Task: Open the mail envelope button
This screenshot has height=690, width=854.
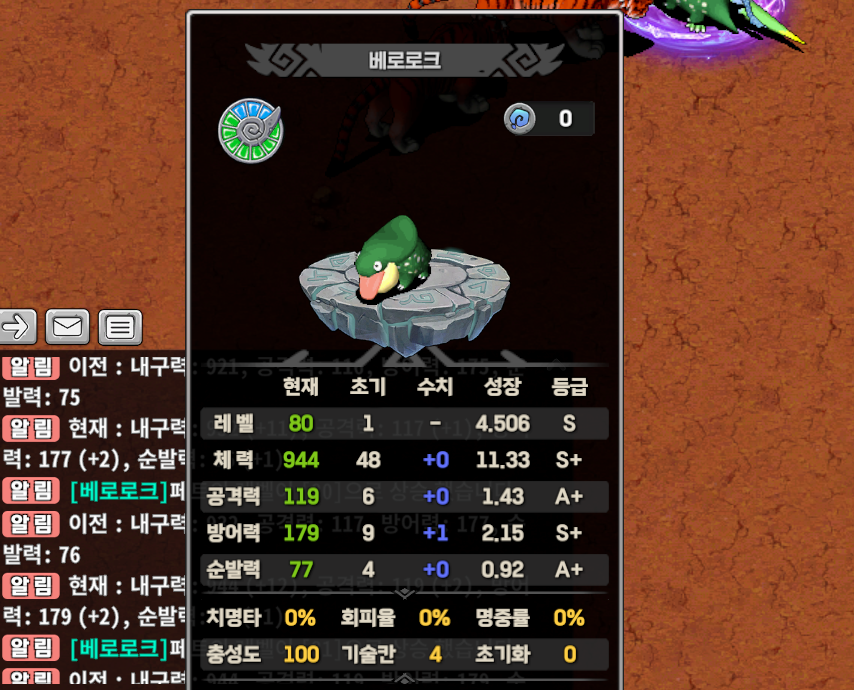Action: (x=67, y=326)
